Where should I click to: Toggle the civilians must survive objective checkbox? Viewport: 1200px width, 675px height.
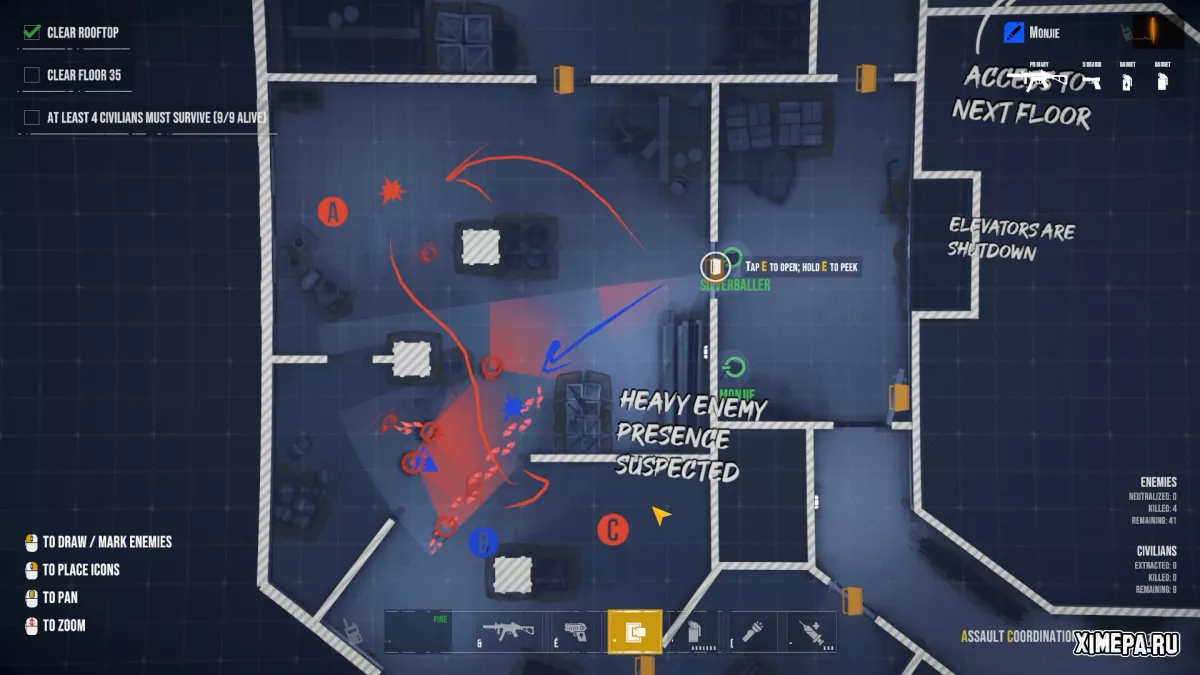[32, 117]
